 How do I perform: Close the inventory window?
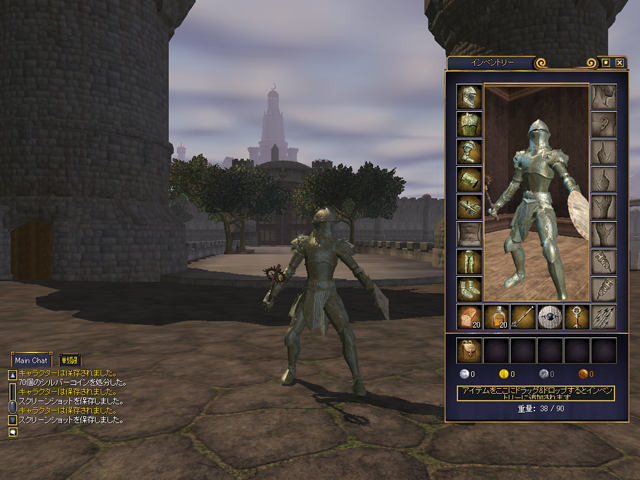click(619, 62)
